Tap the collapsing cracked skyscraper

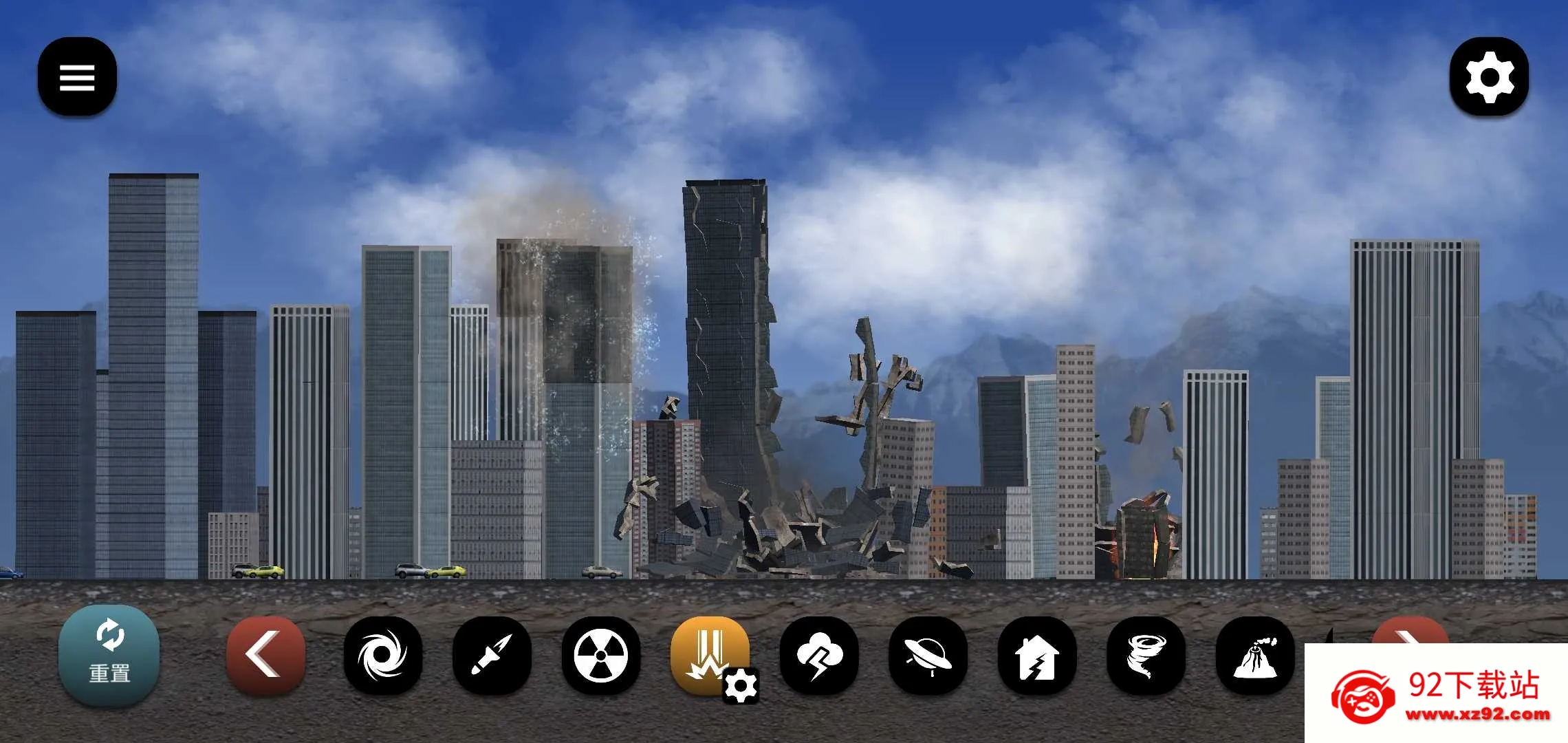click(x=722, y=330)
